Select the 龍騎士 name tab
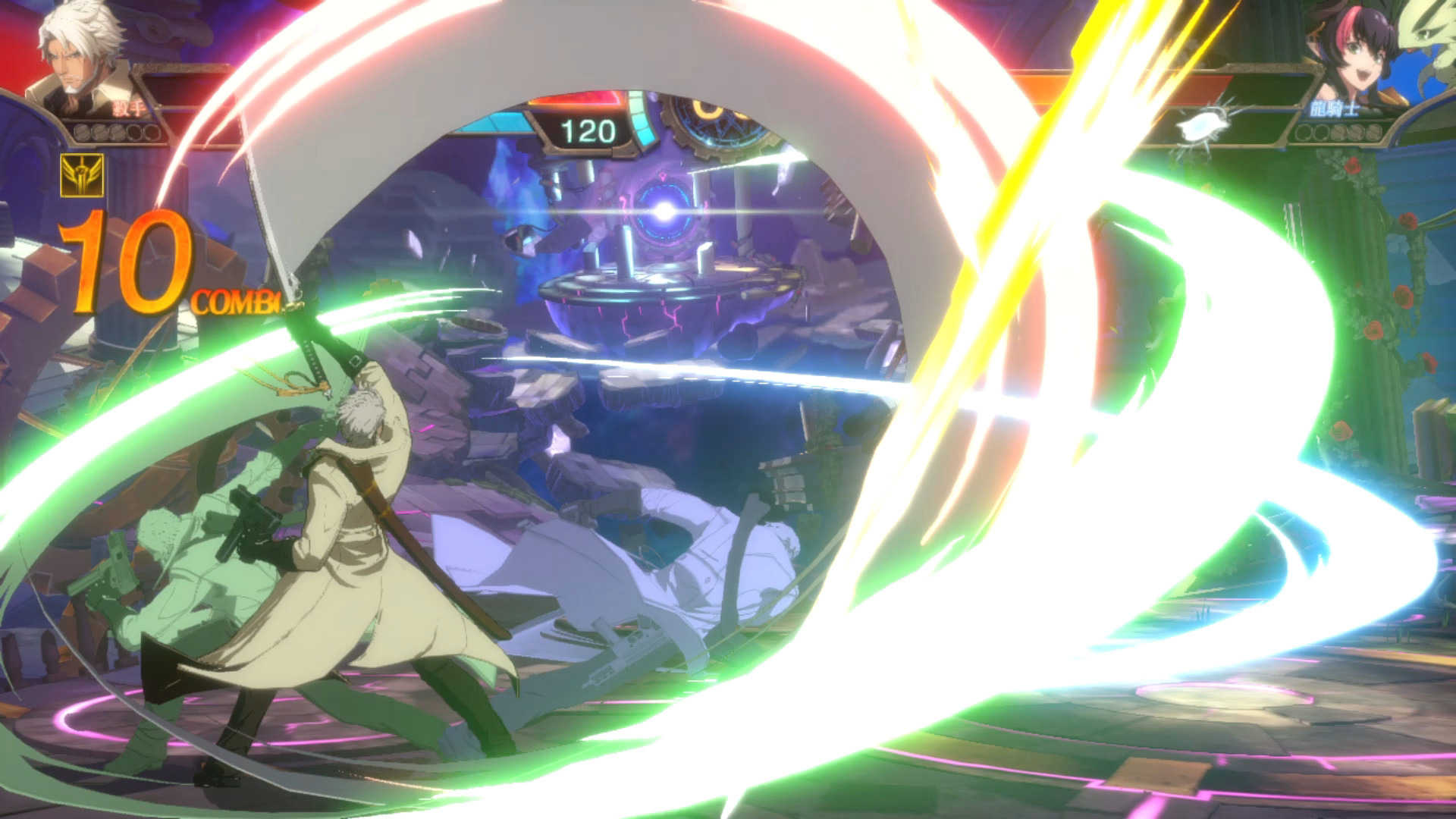1456x819 pixels. point(1335,110)
